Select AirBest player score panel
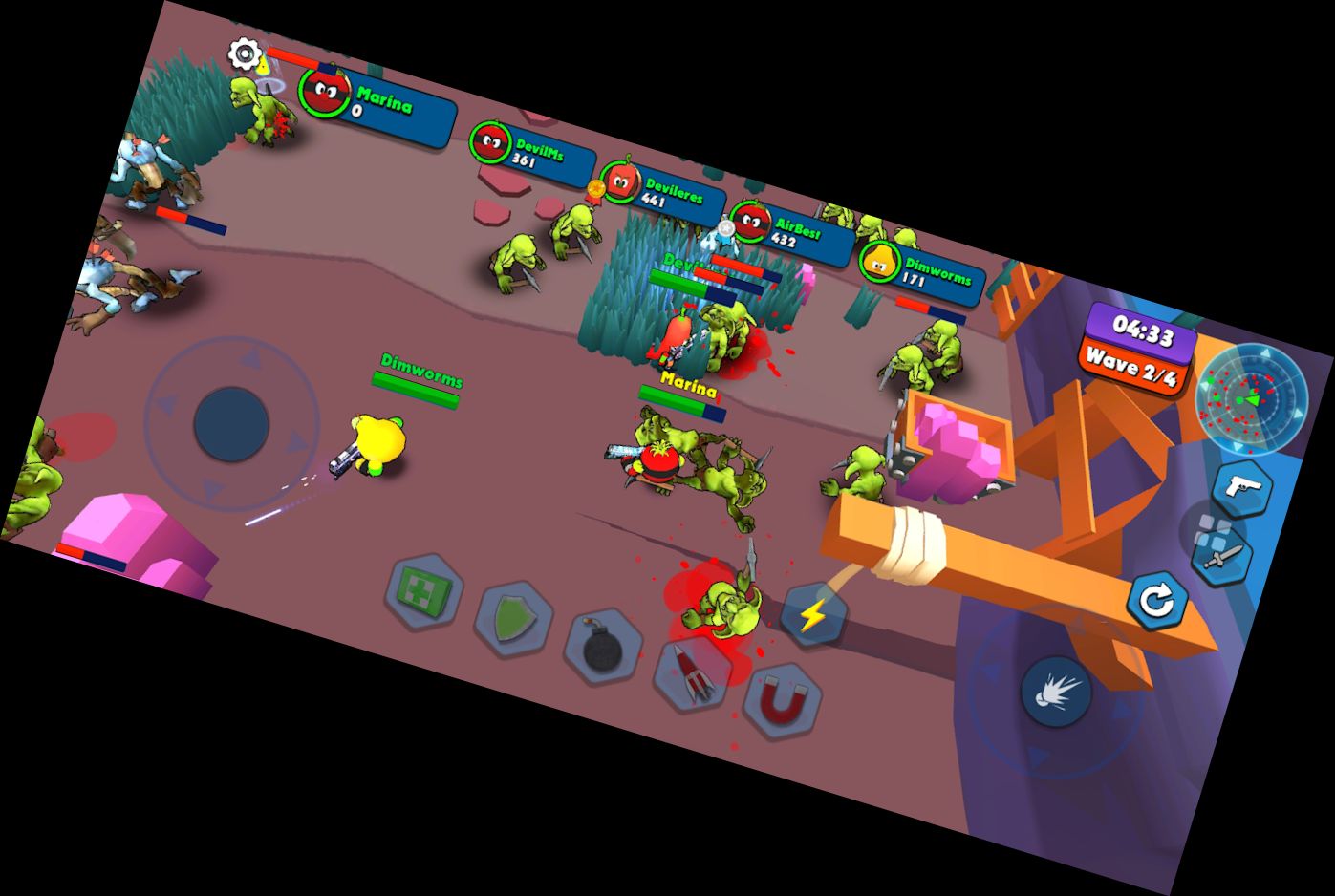The height and width of the screenshot is (896, 1335). tap(791, 231)
